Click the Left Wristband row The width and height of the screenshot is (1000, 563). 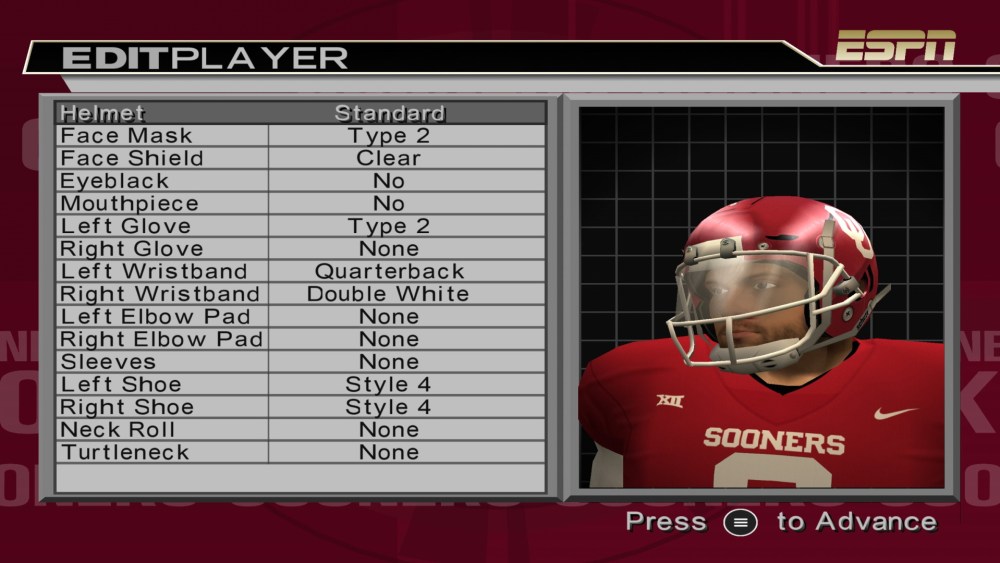tap(300, 271)
